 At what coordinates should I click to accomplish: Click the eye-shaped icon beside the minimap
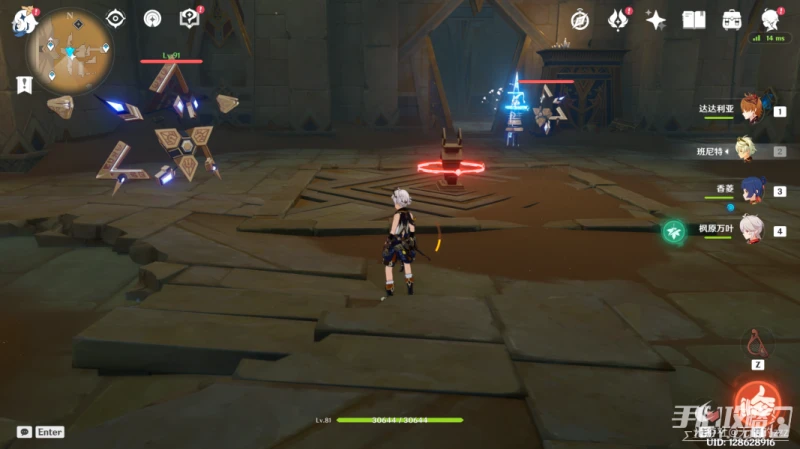[x=116, y=18]
